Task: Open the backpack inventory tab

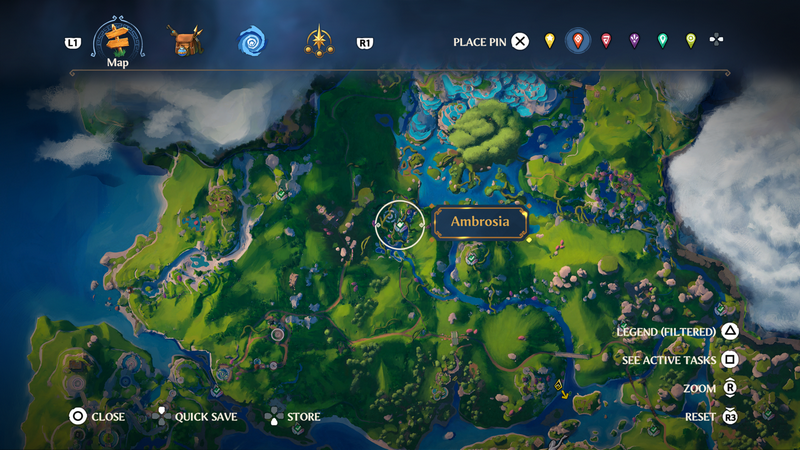Action: [185, 41]
